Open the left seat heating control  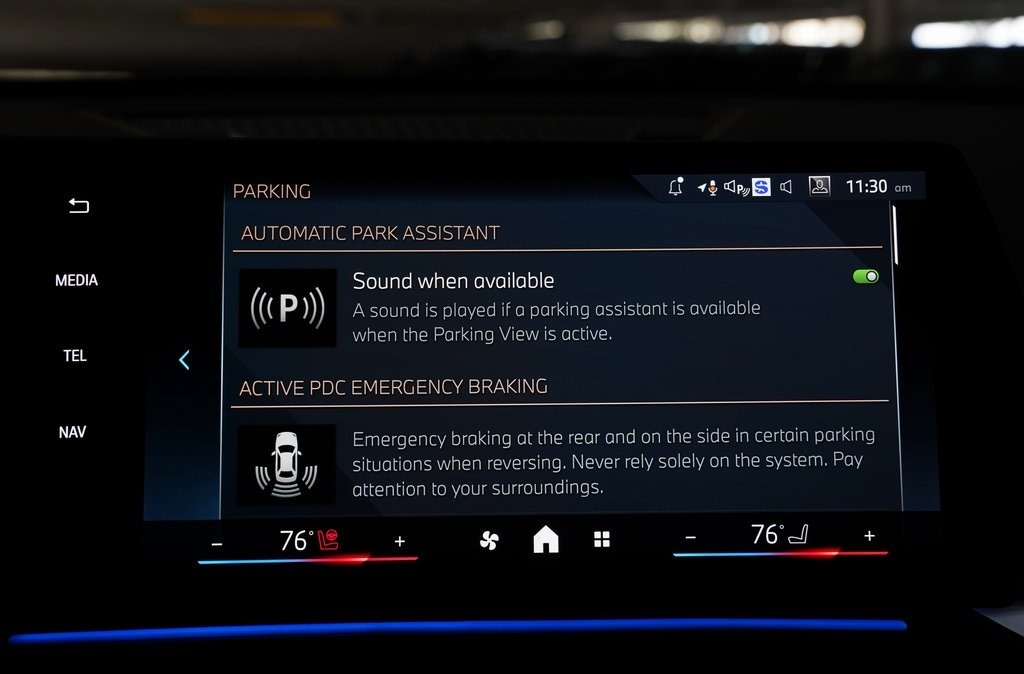(x=328, y=541)
